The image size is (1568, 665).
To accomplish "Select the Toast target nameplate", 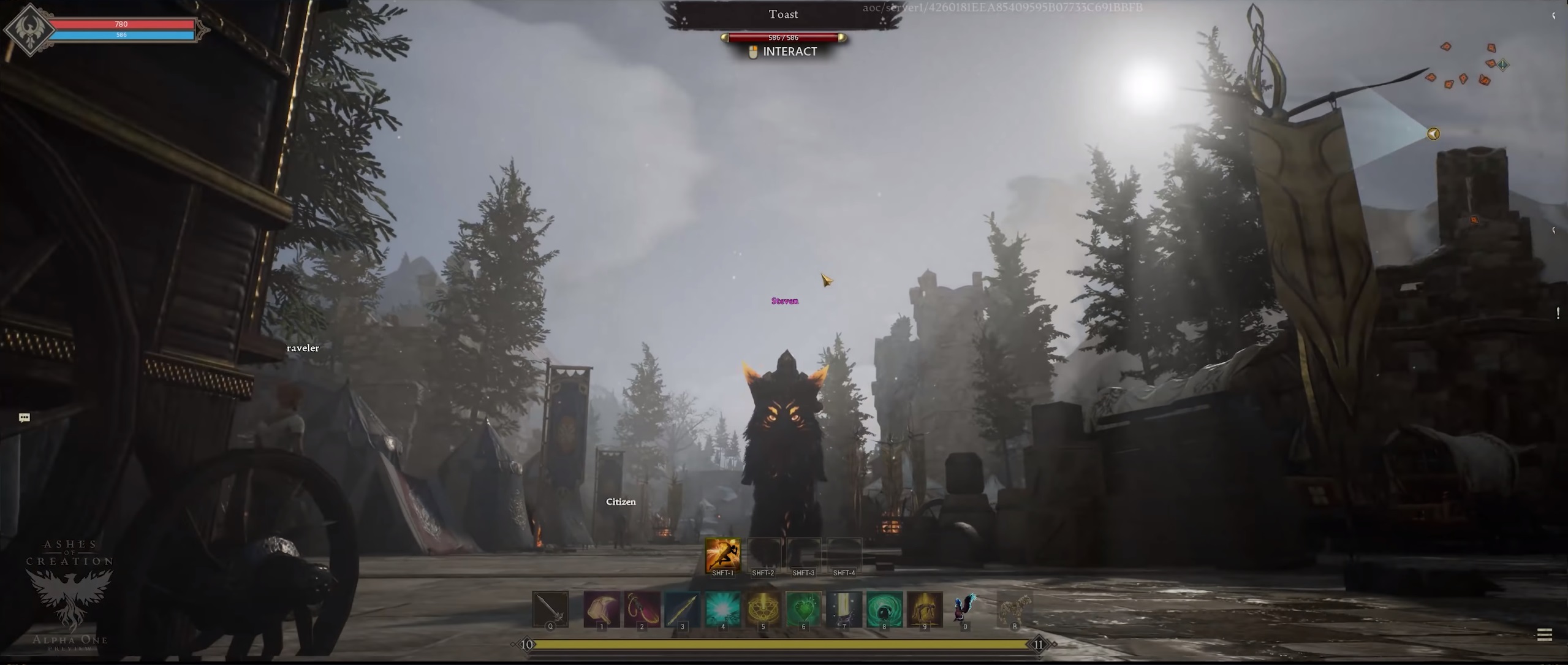I will [783, 15].
